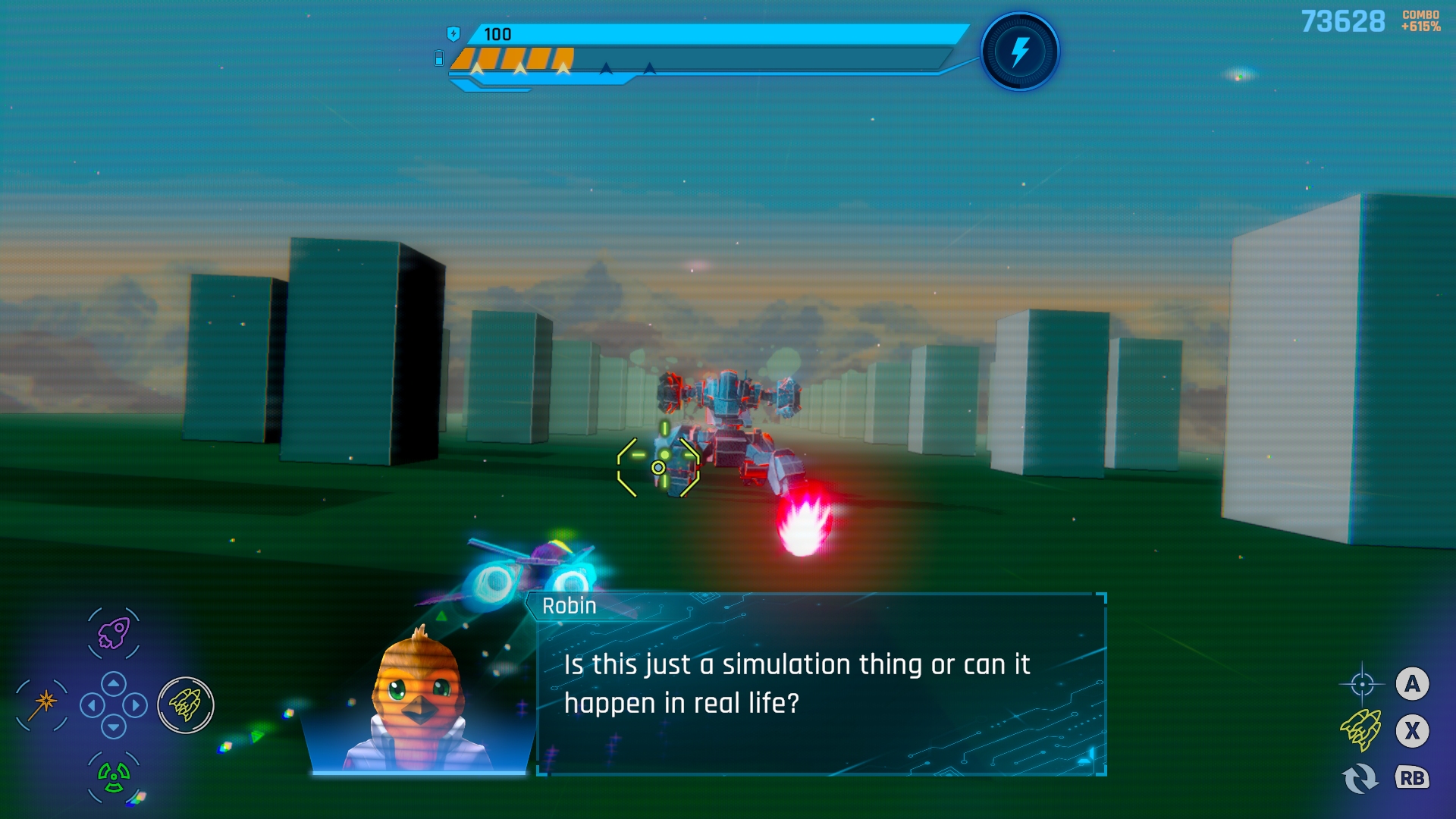Screen dimensions: 1456x819
Task: Click the crosshair fire icon
Action: click(x=1362, y=684)
